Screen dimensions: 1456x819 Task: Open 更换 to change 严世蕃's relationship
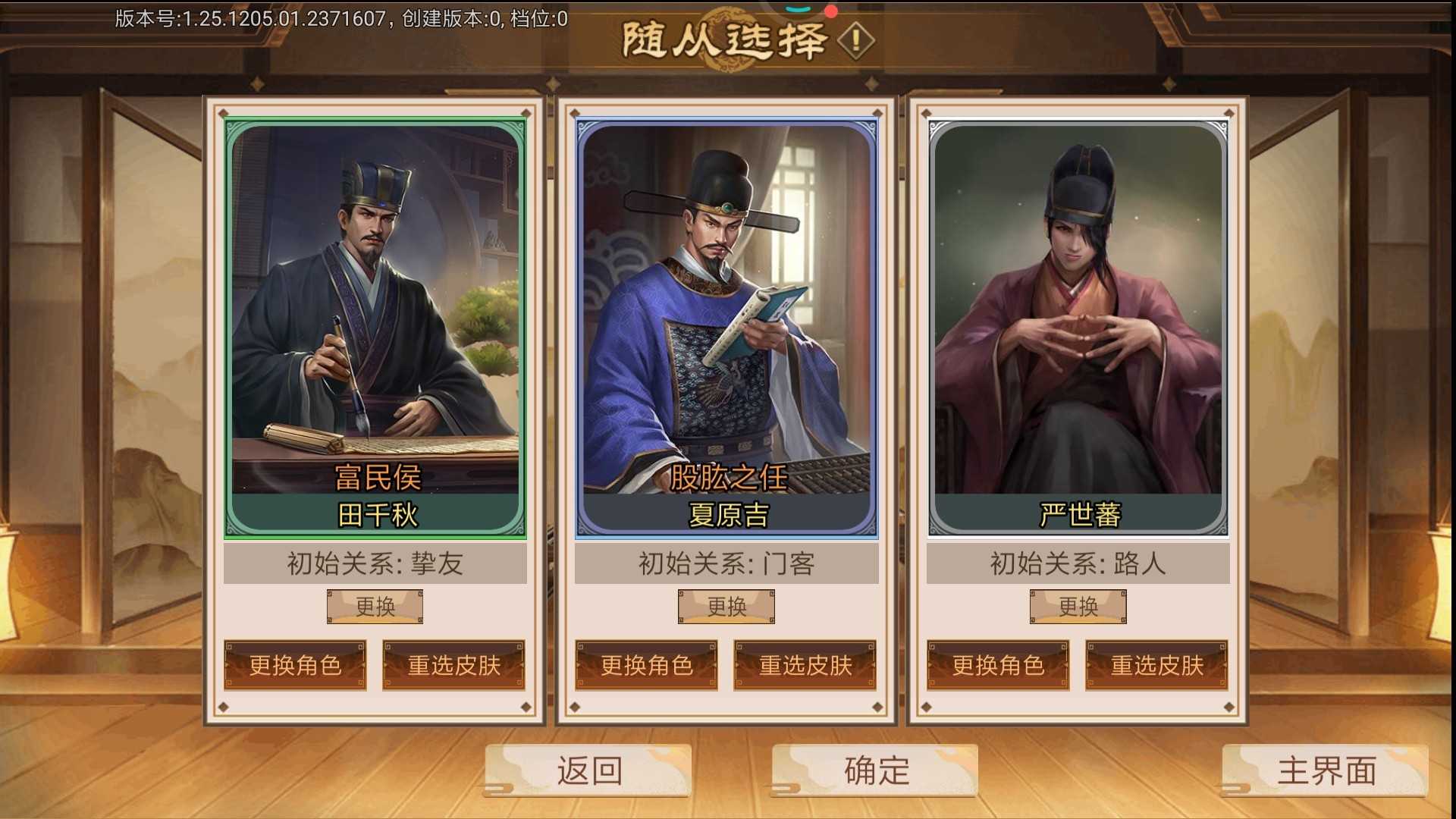pyautogui.click(x=1078, y=606)
